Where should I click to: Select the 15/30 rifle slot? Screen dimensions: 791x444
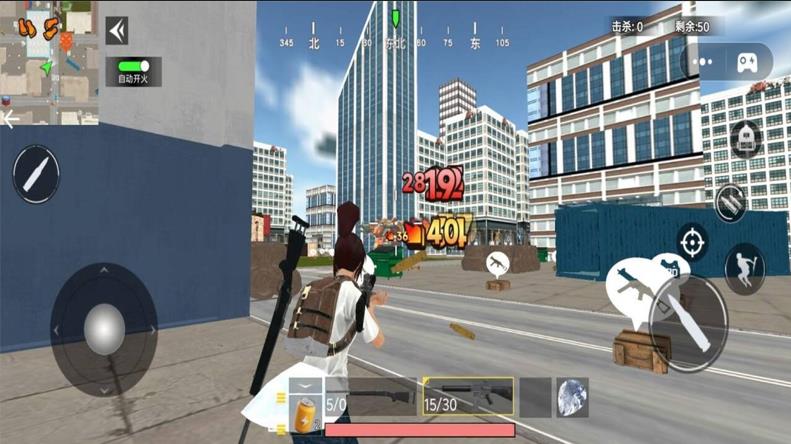[x=468, y=397]
